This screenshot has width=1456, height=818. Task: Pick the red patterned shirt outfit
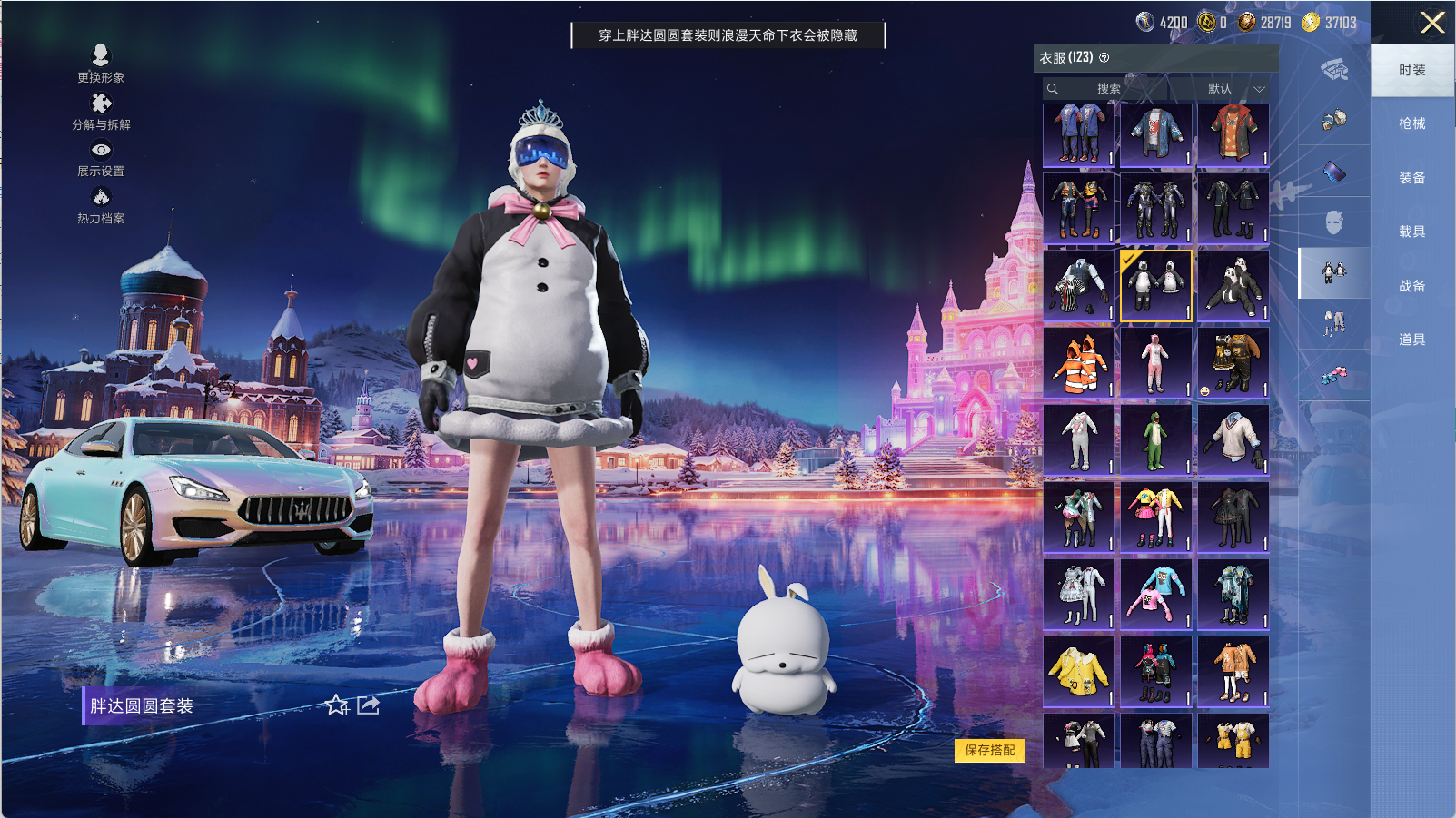[x=1233, y=134]
